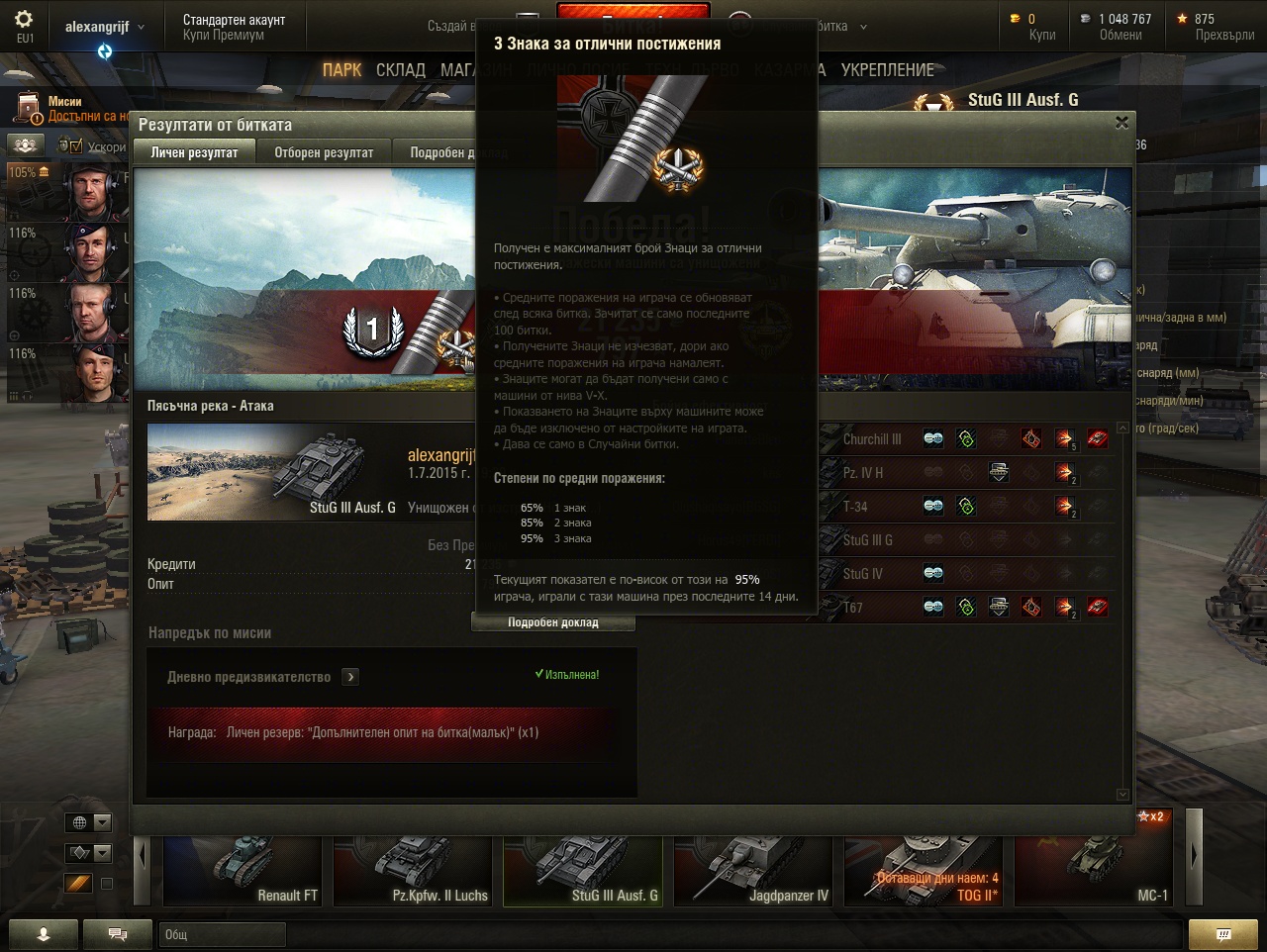Click the Купи Премиум account link

tap(224, 35)
